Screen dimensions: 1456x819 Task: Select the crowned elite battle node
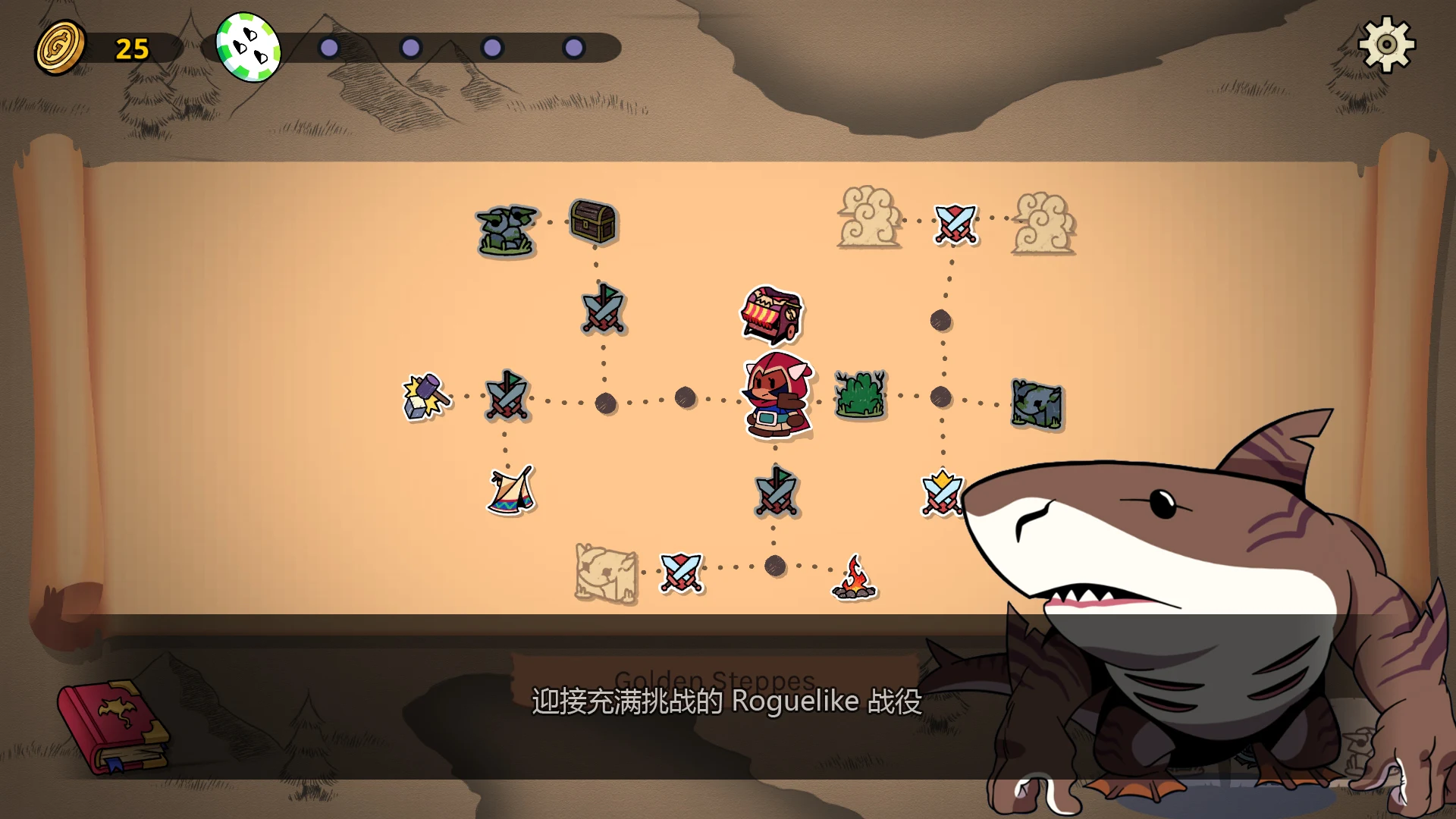point(940,491)
